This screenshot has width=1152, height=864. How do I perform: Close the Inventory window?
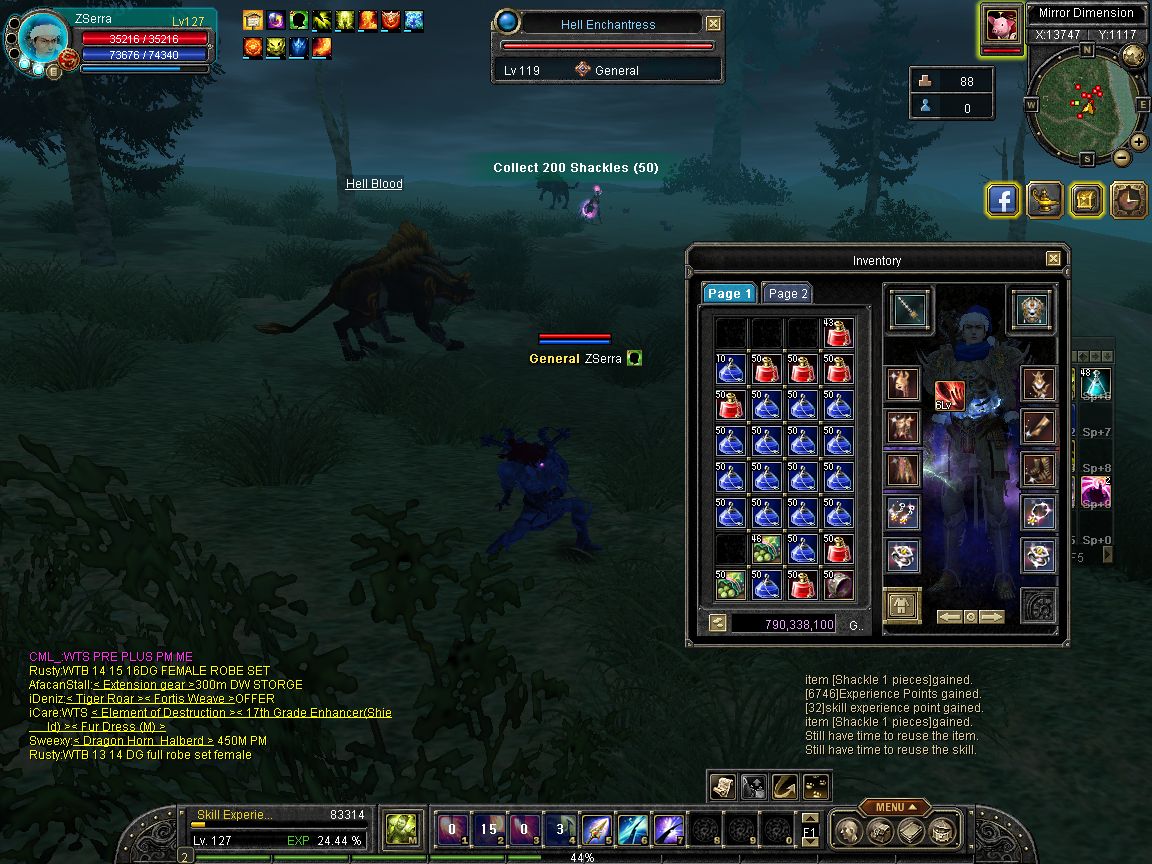click(x=1053, y=259)
